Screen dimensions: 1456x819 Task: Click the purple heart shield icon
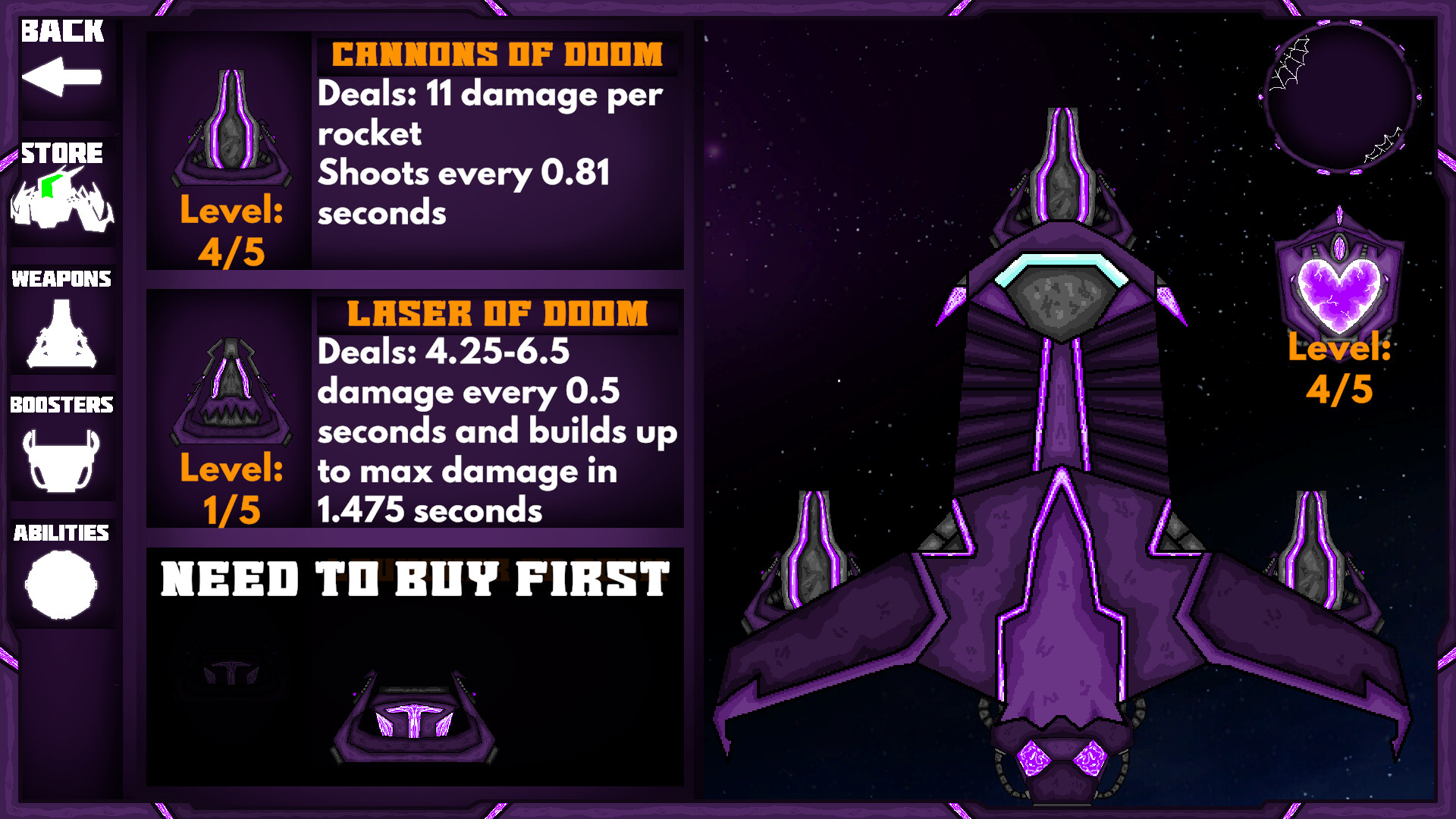coord(1338,288)
